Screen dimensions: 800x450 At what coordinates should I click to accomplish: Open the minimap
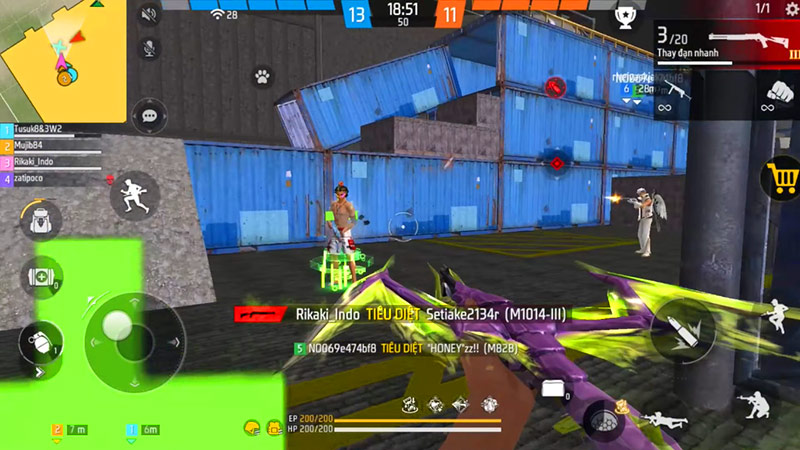point(63,60)
